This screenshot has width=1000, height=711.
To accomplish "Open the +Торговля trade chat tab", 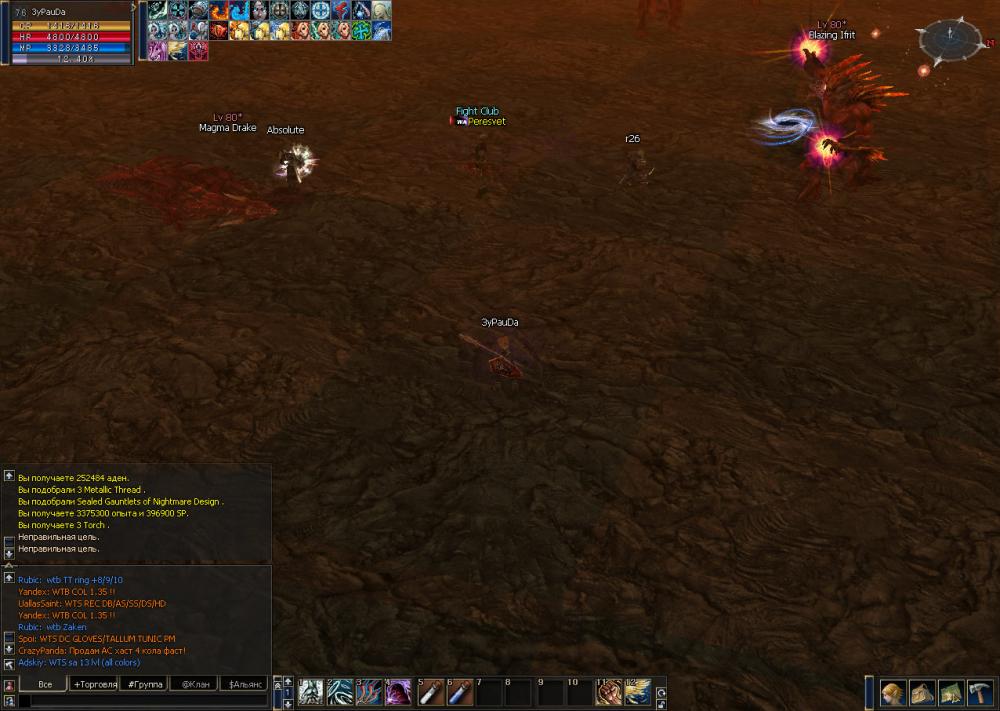I will coord(94,684).
